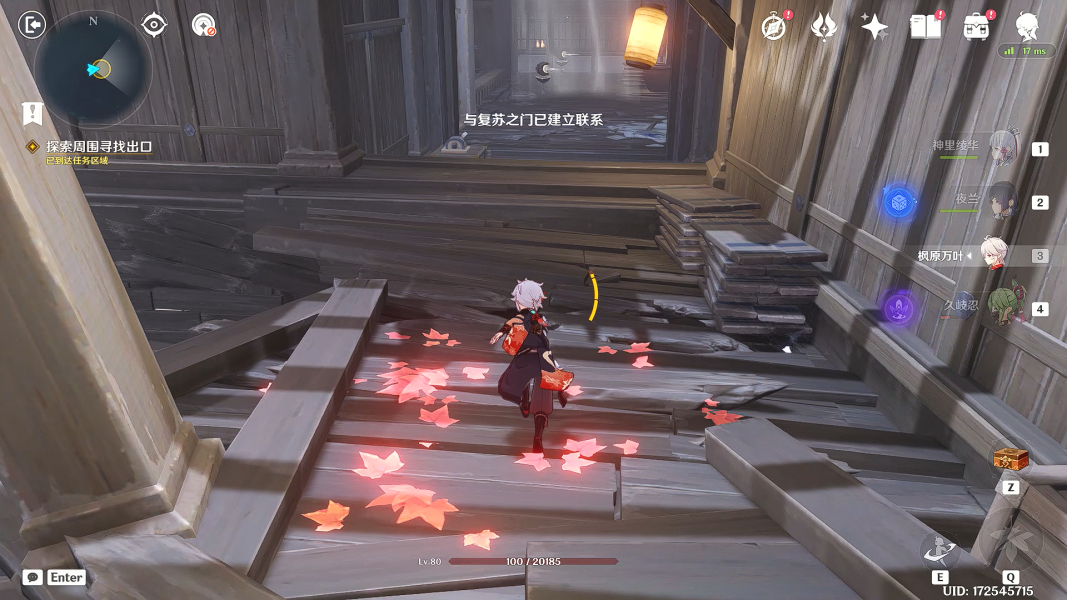Switch to party member 神里绫华
Image resolution: width=1067 pixels, height=600 pixels.
coord(1002,149)
